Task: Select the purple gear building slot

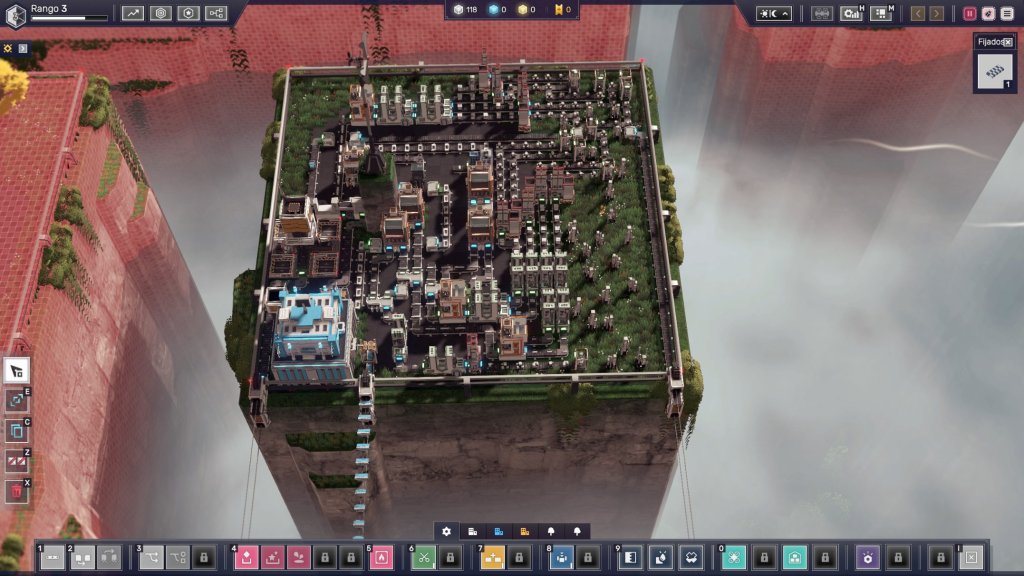Action: pyautogui.click(x=868, y=557)
